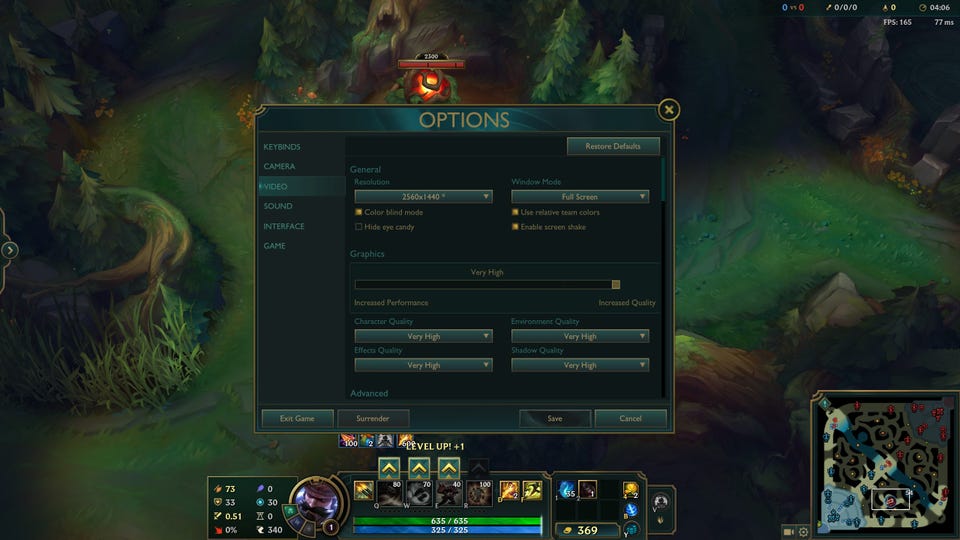
Task: Select the Sound settings tab
Action: (x=278, y=206)
